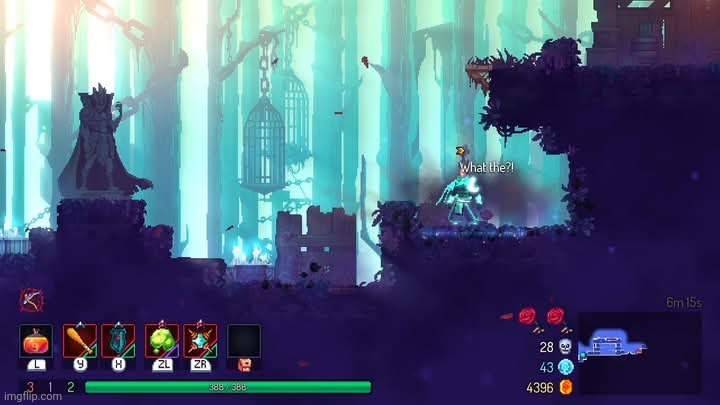Click the empty dark backpack slot
Image resolution: width=720 pixels, height=405 pixels.
pyautogui.click(x=244, y=340)
